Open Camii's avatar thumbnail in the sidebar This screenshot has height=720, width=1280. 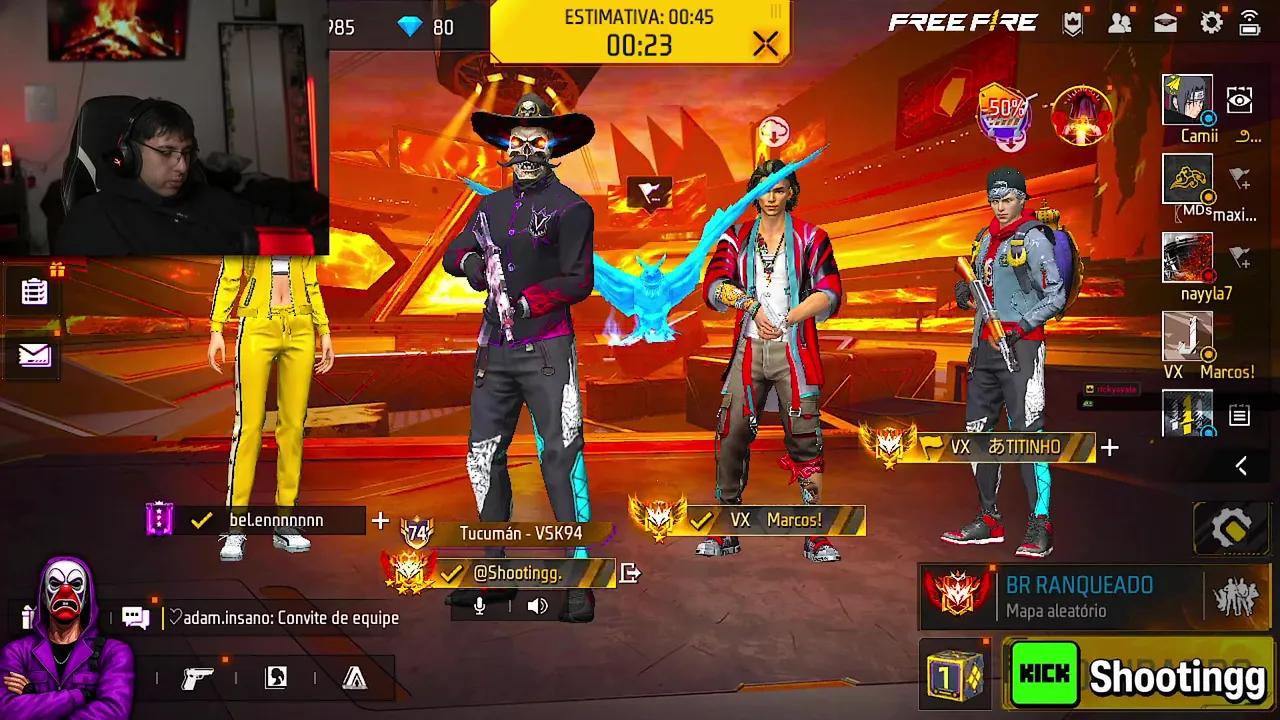1186,100
